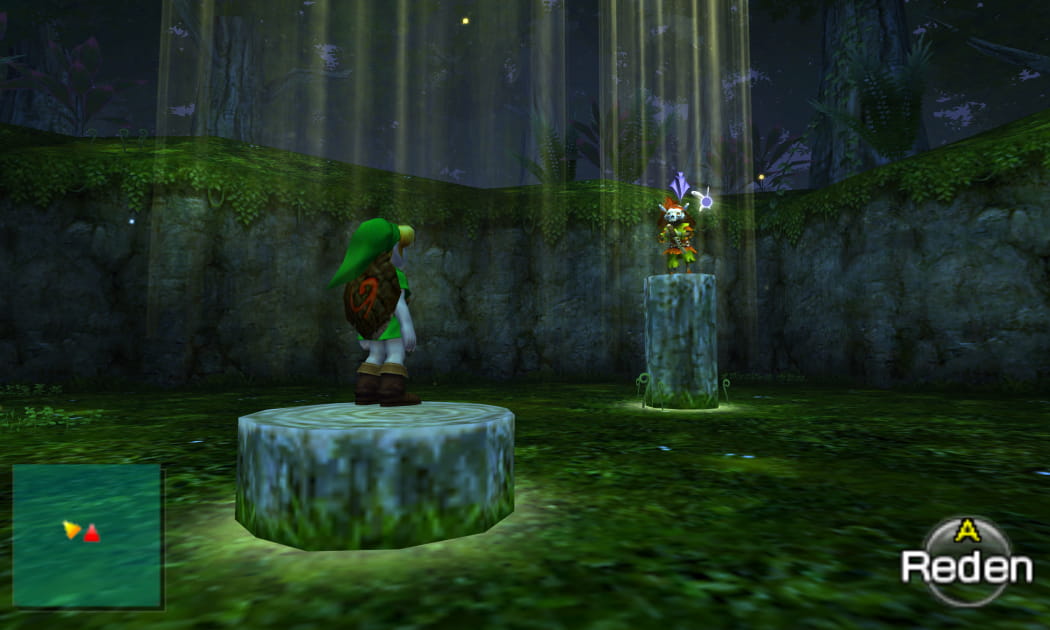Image resolution: width=1050 pixels, height=630 pixels.
Task: Select the red entrance marker on the minimap
Action: (92, 534)
